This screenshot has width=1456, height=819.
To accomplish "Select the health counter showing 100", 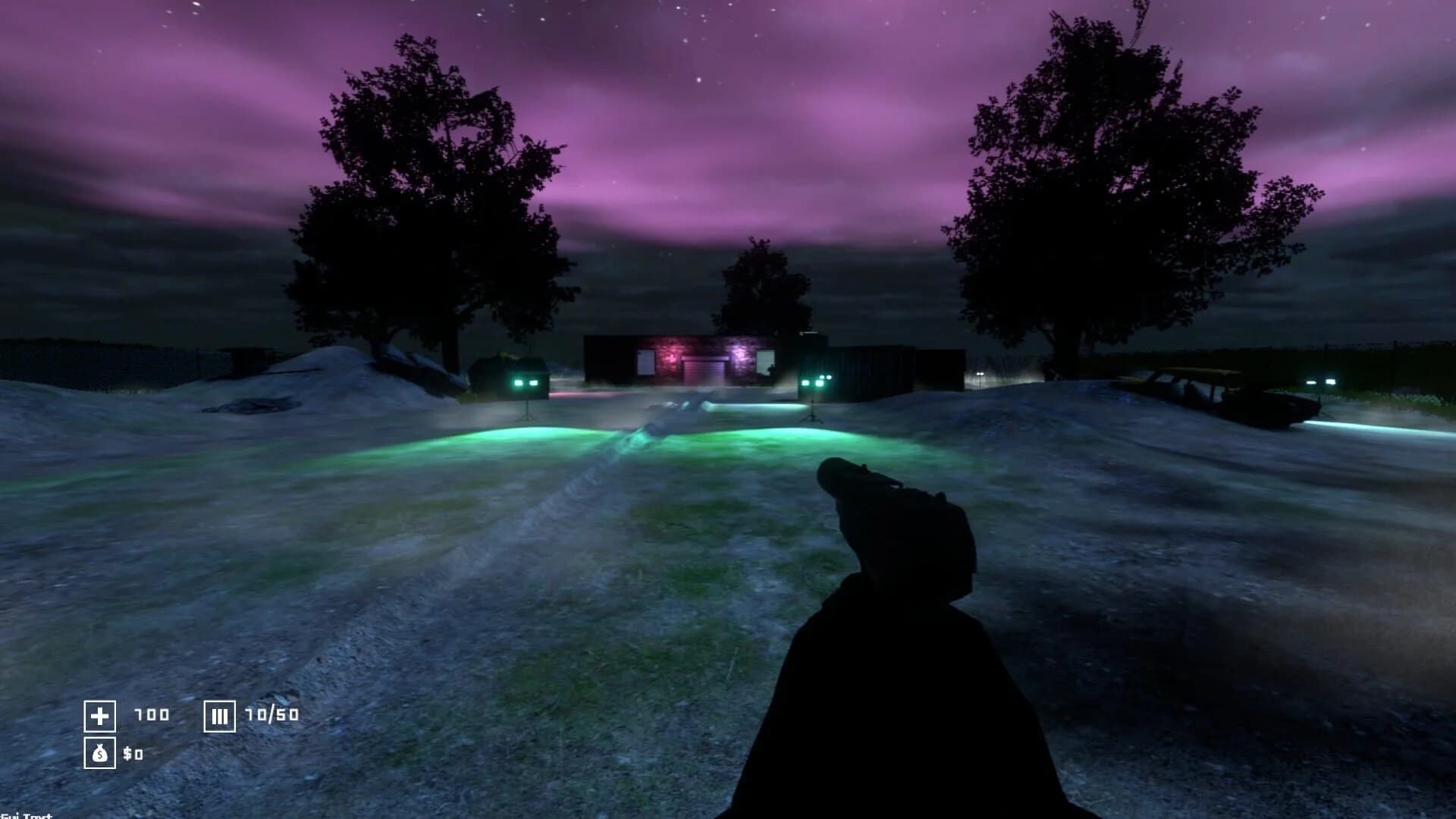I will pos(152,715).
